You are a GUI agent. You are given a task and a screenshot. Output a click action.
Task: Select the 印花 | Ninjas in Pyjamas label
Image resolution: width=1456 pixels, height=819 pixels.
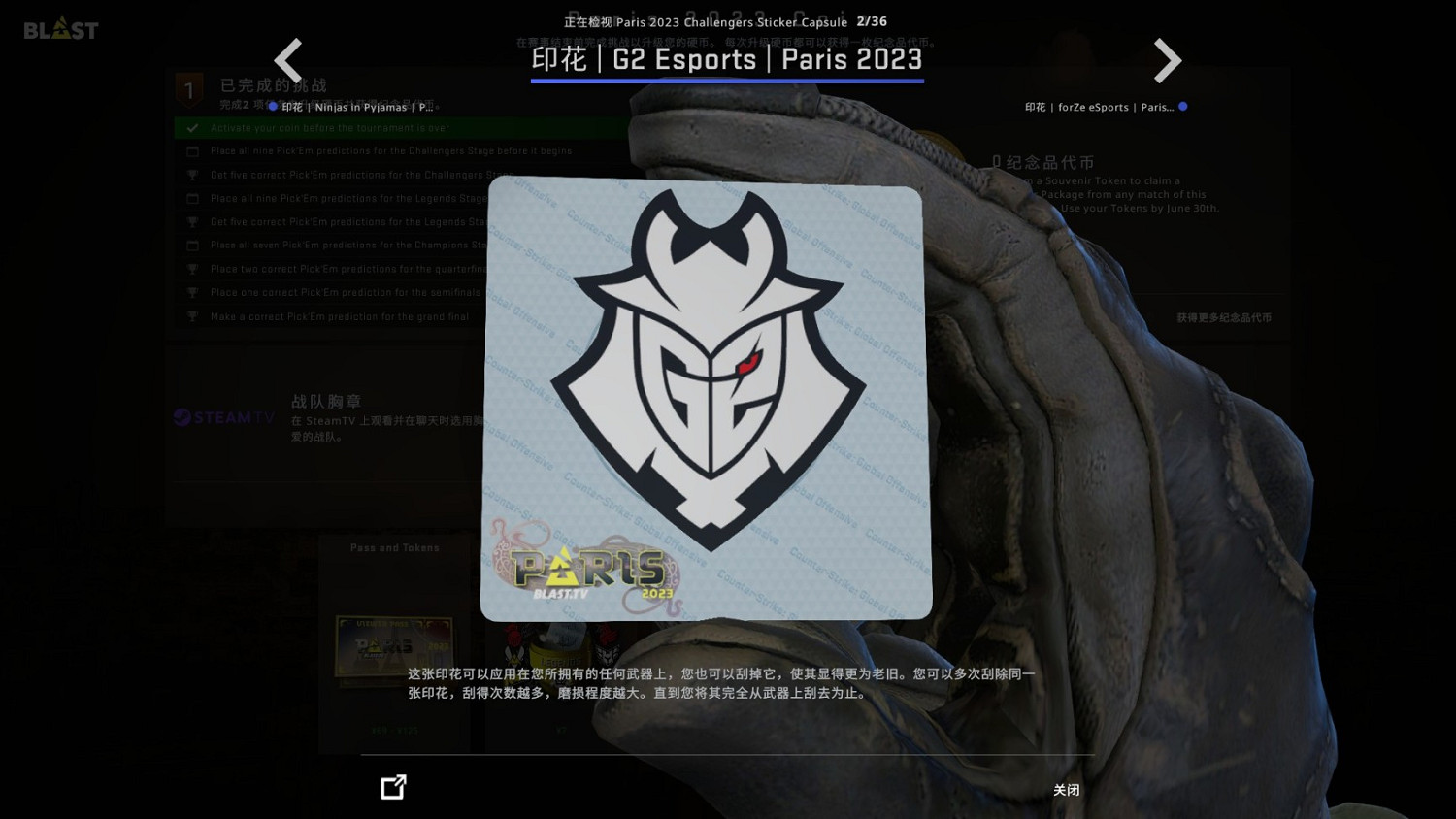tap(358, 107)
